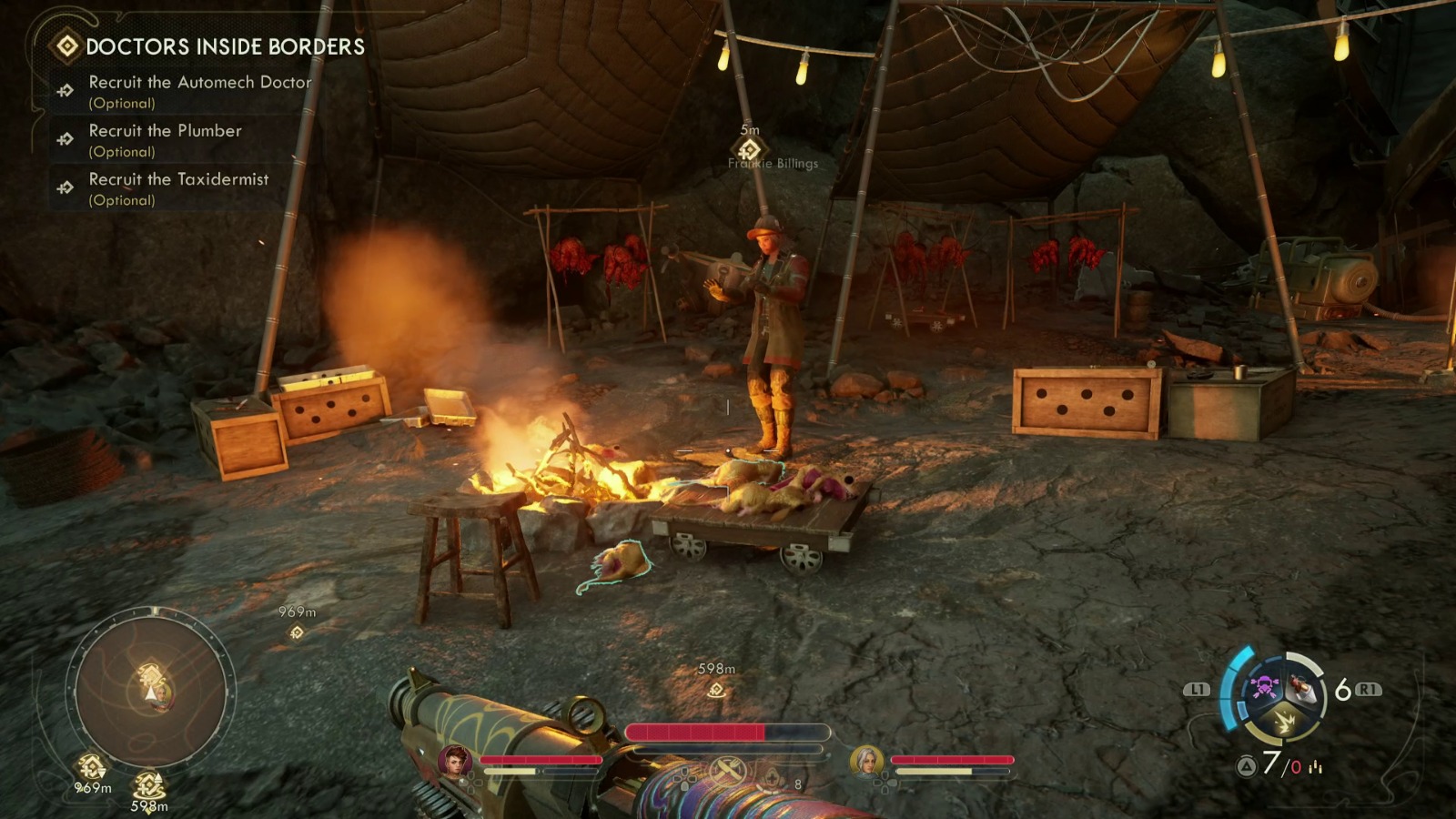Open the circular minimap

[151, 688]
